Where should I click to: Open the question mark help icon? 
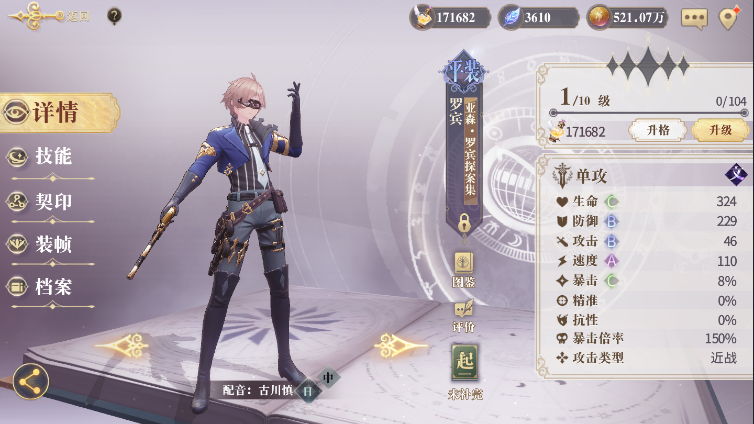tap(114, 16)
